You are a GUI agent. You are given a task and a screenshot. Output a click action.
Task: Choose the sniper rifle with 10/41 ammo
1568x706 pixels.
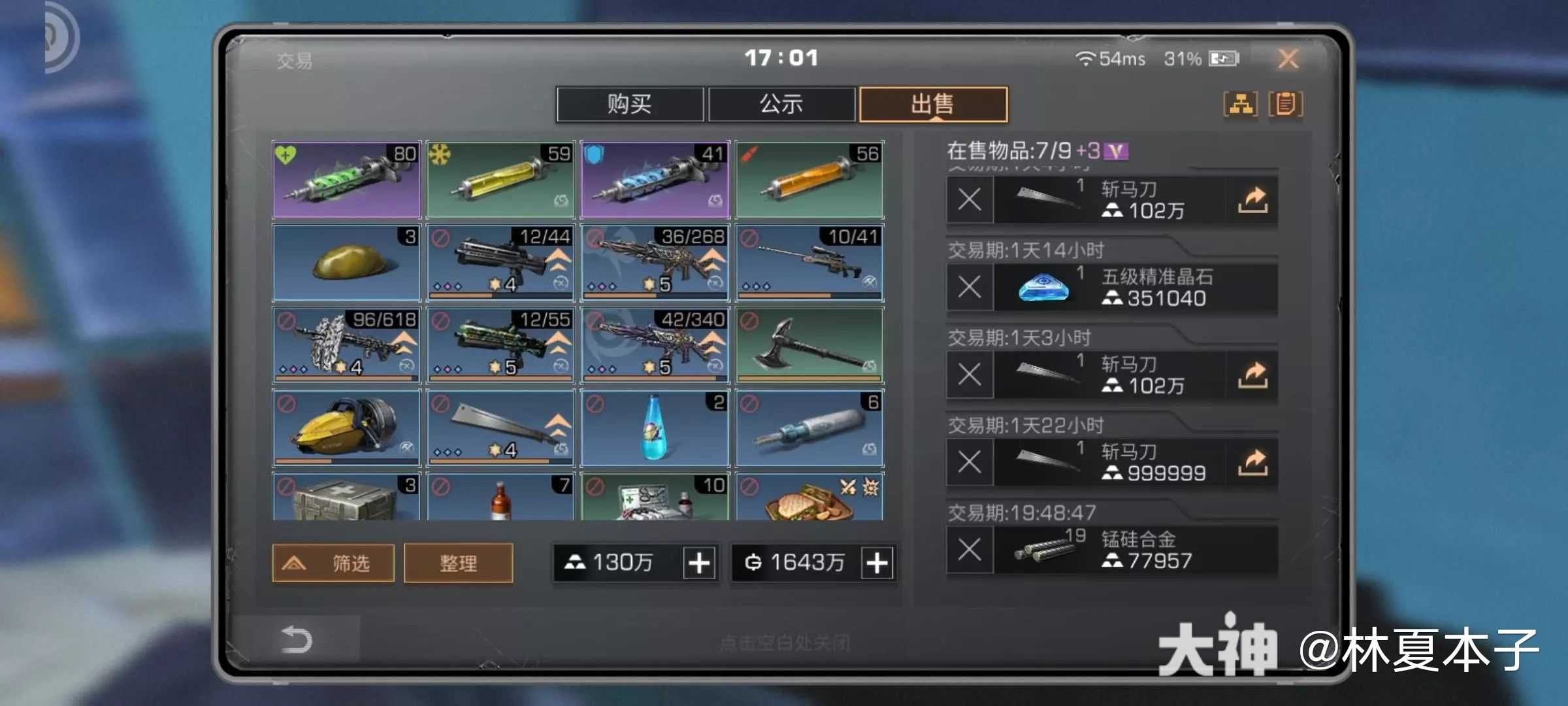809,263
